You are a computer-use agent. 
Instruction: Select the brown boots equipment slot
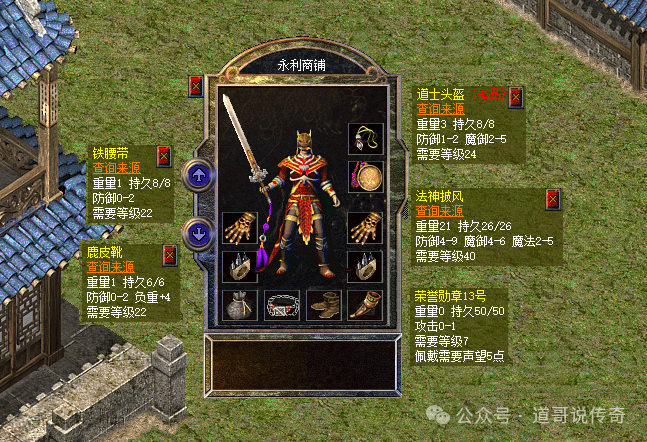[323, 304]
